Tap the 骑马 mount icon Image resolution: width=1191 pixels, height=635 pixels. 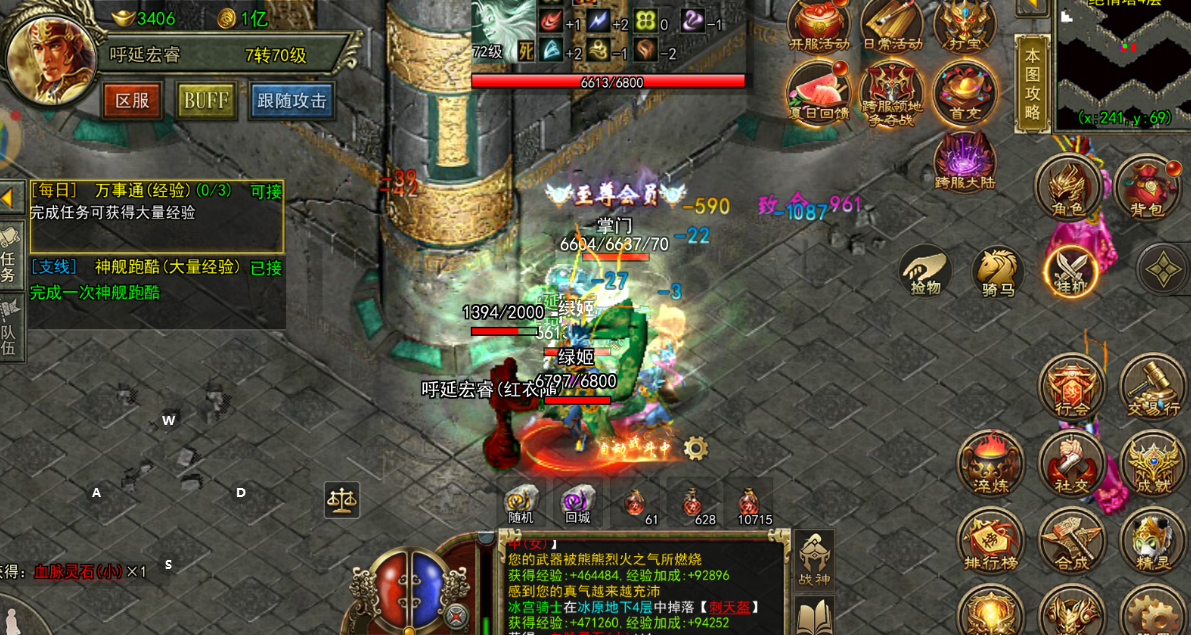coord(997,272)
